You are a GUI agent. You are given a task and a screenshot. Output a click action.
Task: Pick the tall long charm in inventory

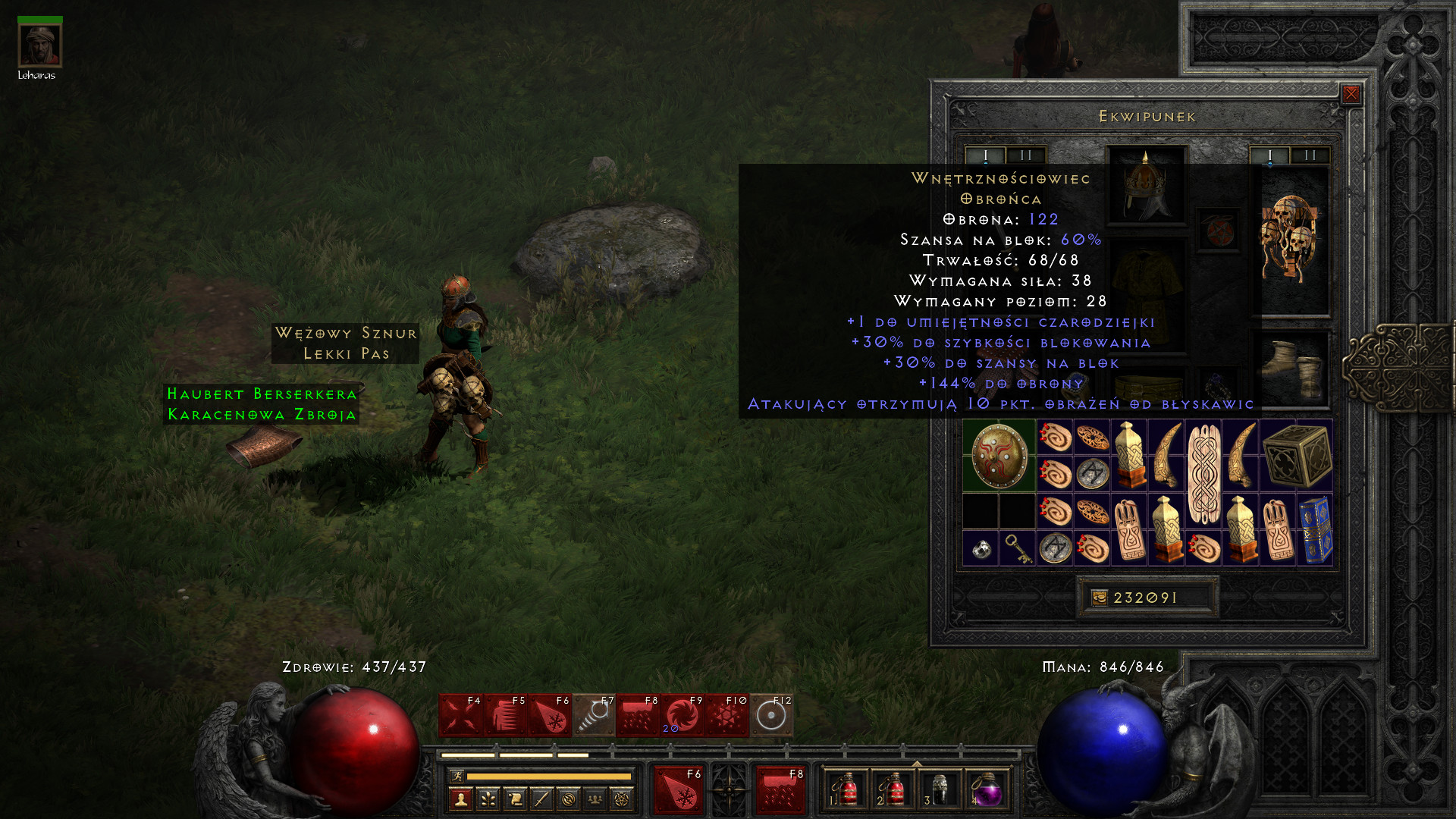pos(1203,474)
